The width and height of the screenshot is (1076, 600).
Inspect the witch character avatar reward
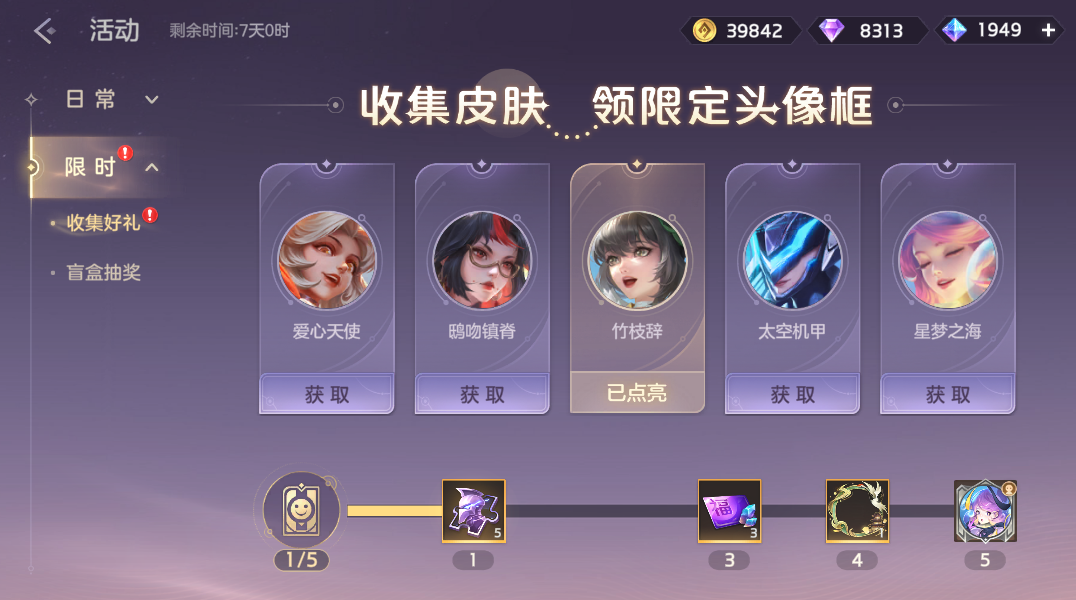pyautogui.click(x=985, y=511)
